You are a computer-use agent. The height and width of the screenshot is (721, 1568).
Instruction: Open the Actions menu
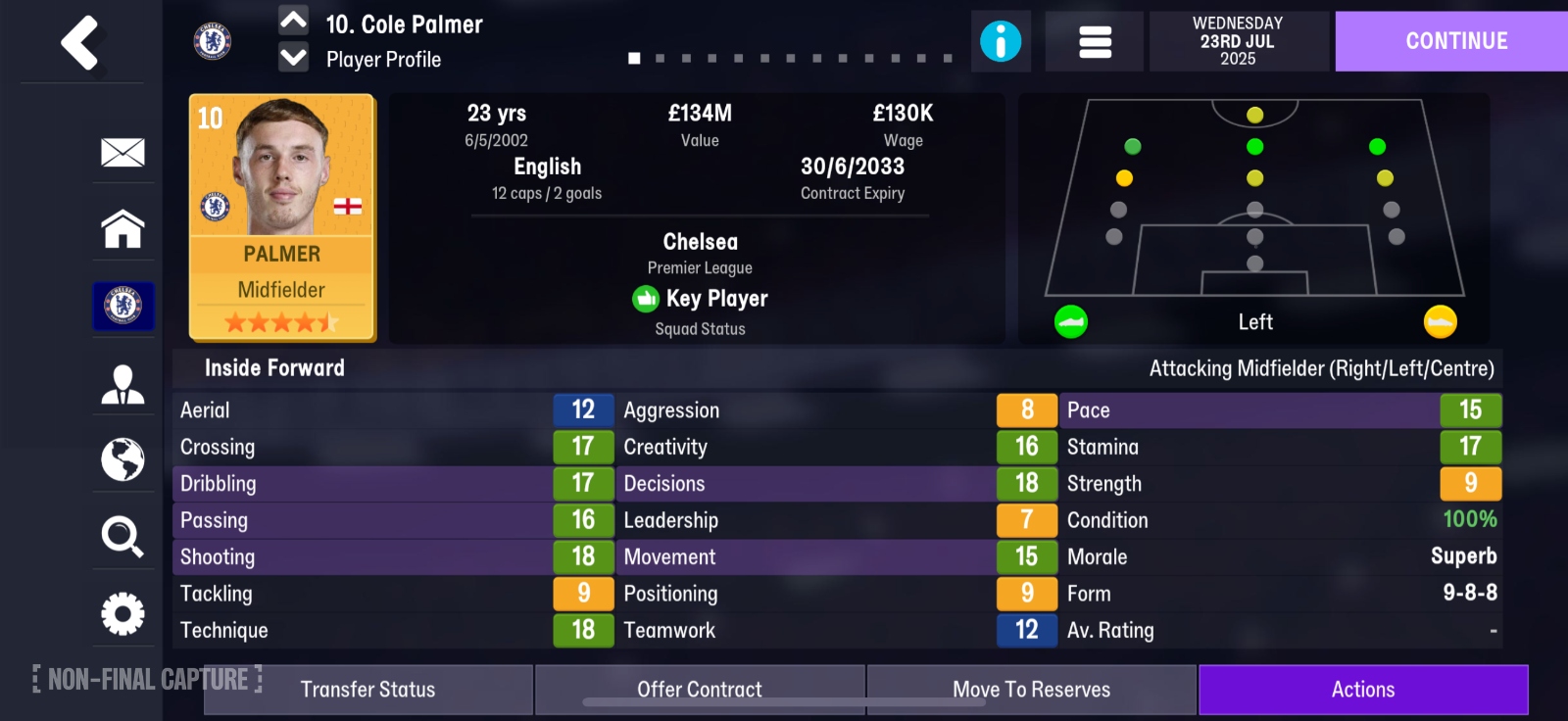[x=1363, y=689]
